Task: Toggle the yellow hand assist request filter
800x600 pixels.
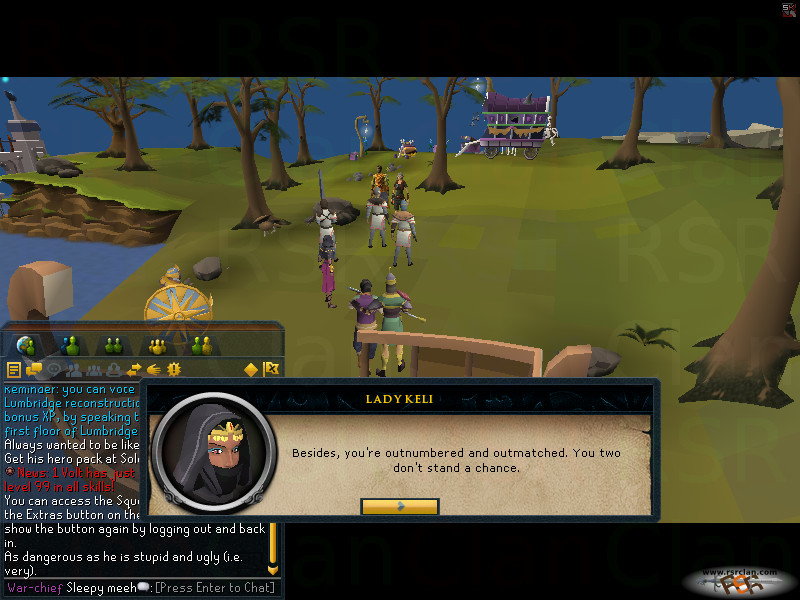Action: pyautogui.click(x=154, y=370)
